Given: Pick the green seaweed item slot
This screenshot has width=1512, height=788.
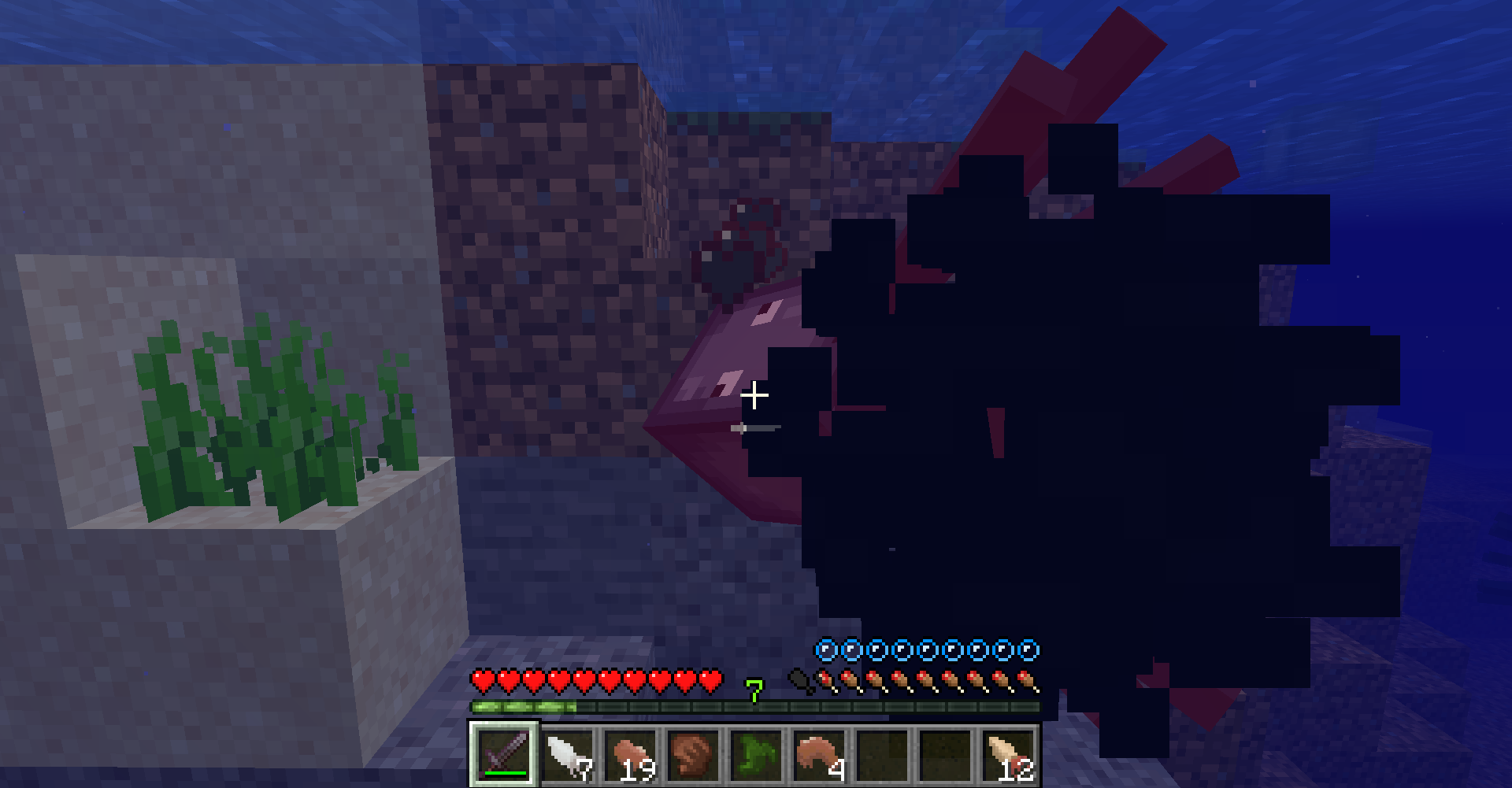Looking at the screenshot, I should click(x=757, y=753).
